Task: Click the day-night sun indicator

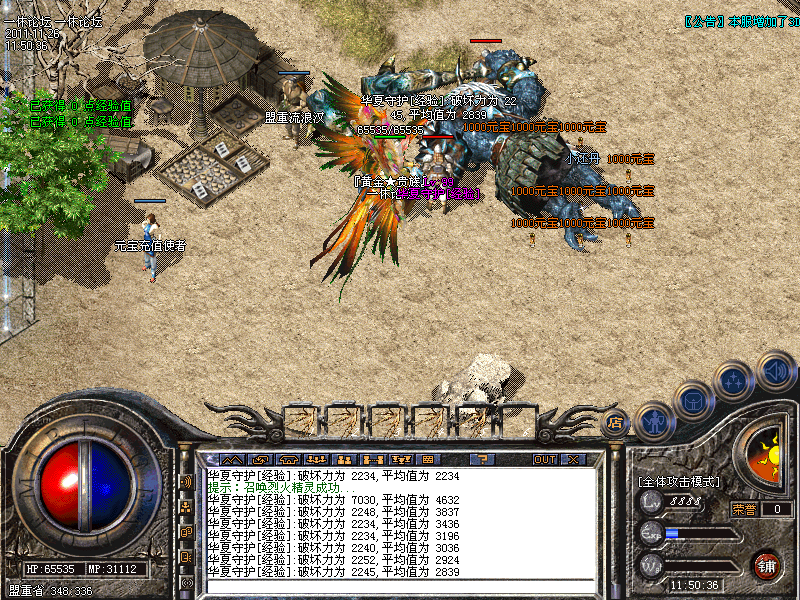Action: coord(768,456)
